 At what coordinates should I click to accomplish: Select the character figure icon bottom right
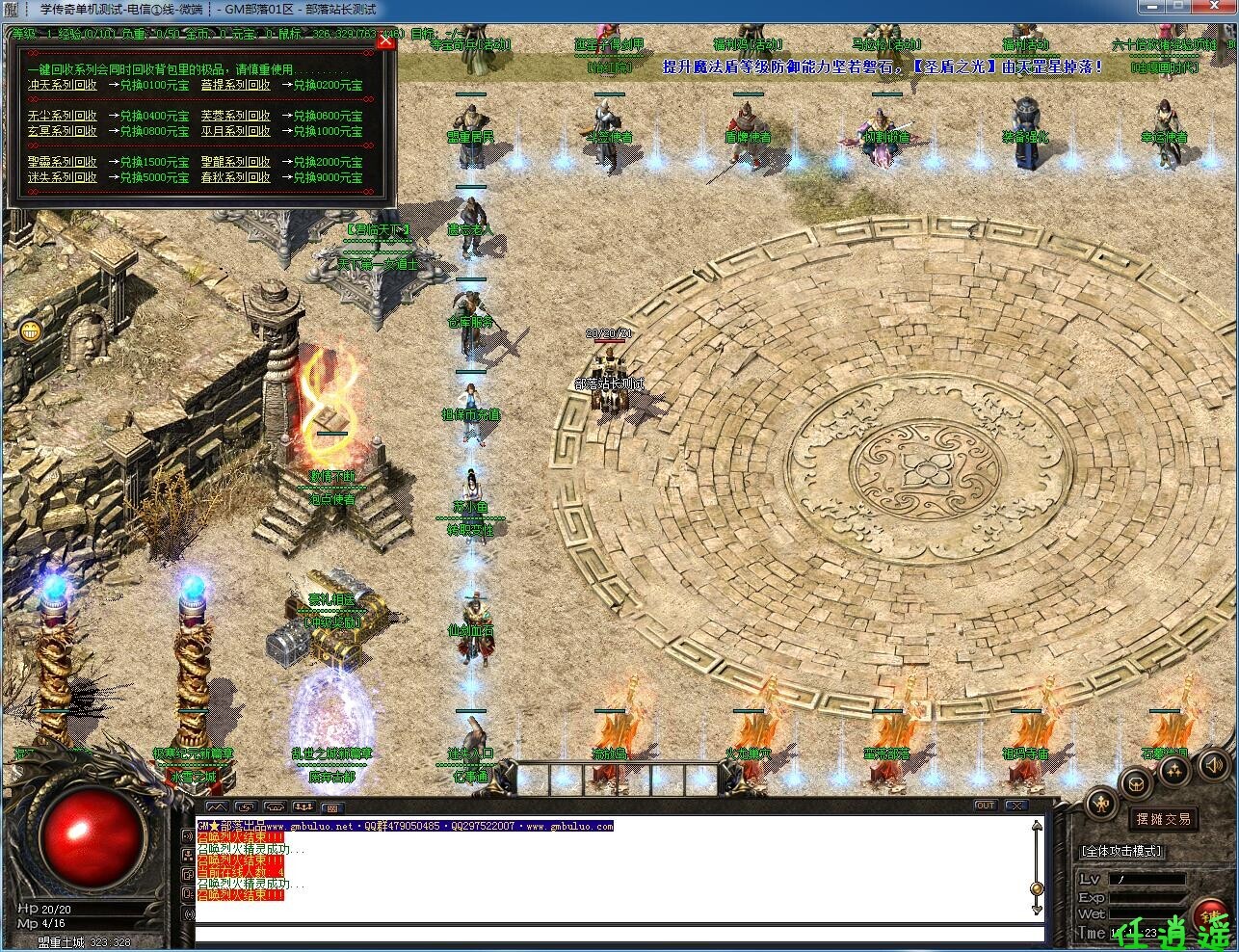point(1103,803)
